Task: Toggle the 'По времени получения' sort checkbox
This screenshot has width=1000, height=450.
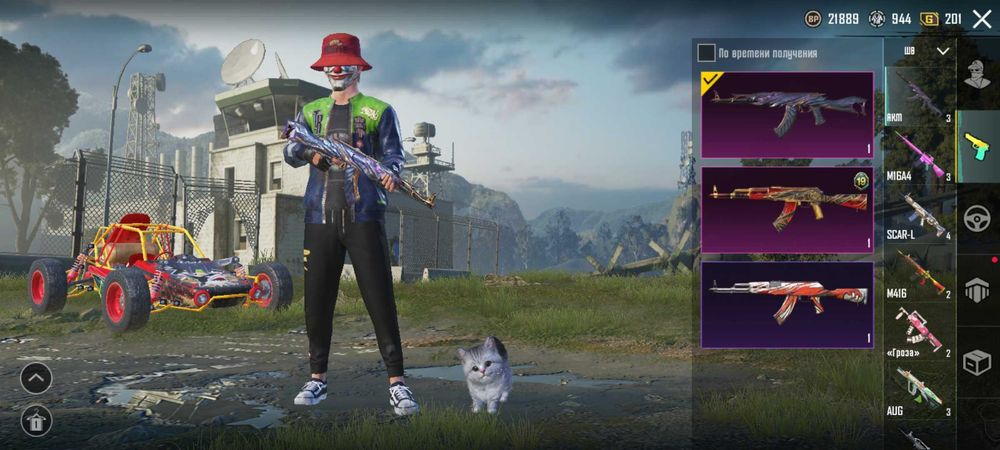Action: pos(707,53)
